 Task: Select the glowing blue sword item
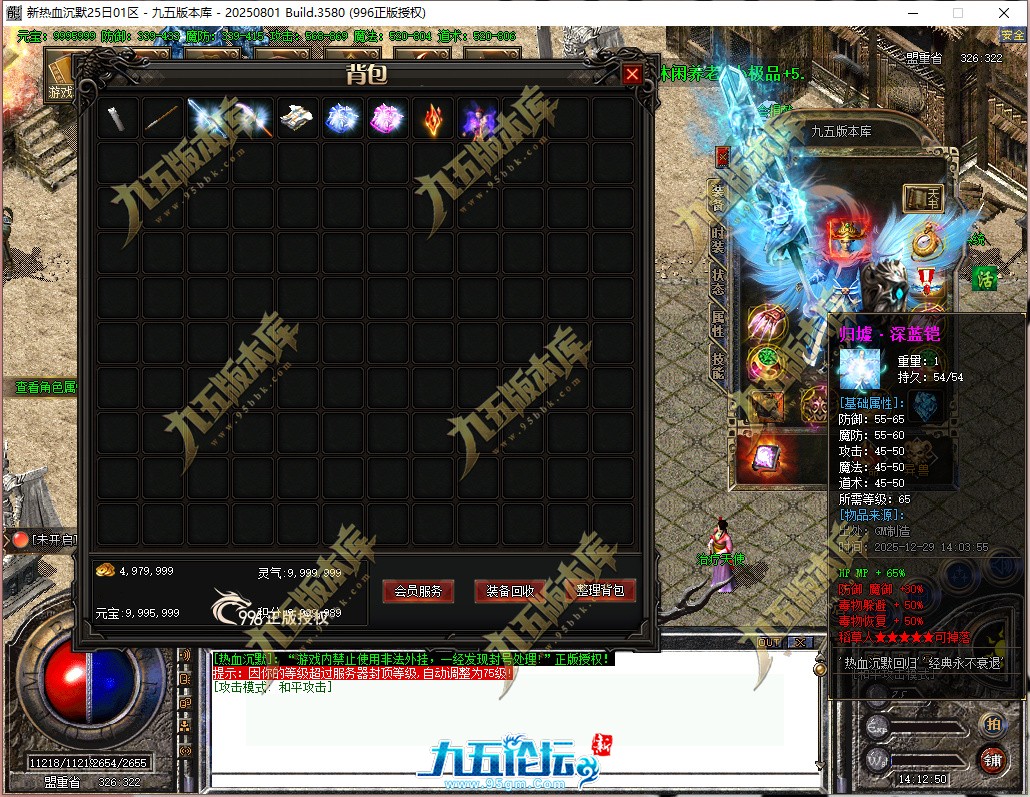pyautogui.click(x=207, y=119)
